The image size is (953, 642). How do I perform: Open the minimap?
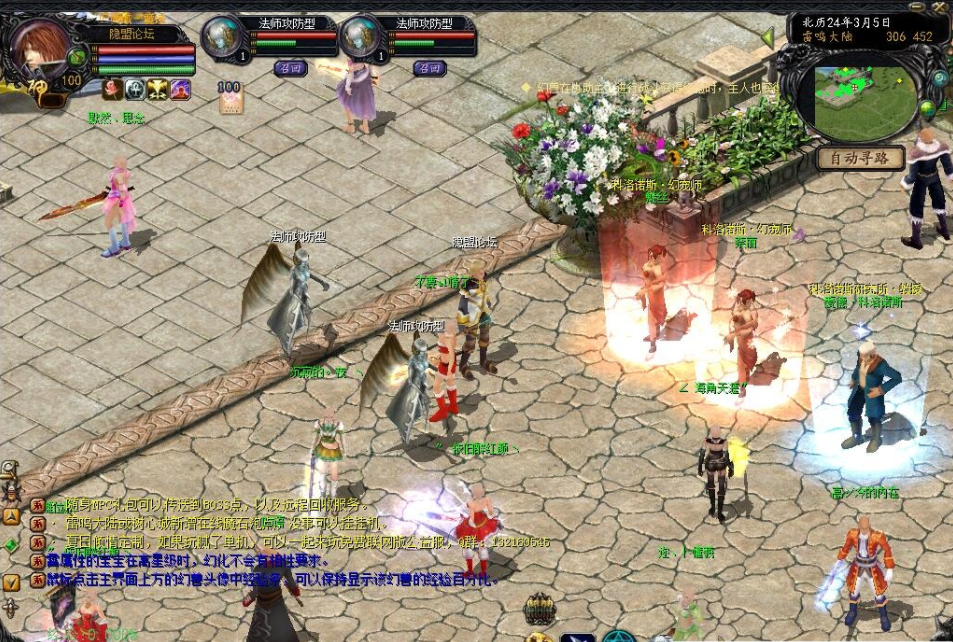pos(865,102)
